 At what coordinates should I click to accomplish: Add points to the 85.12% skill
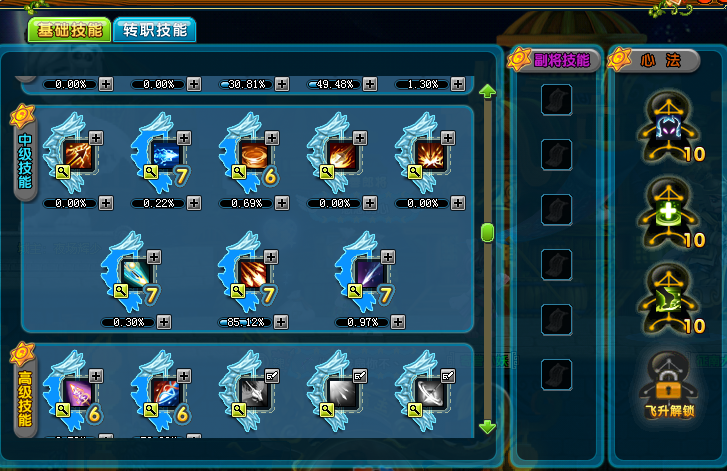point(281,322)
